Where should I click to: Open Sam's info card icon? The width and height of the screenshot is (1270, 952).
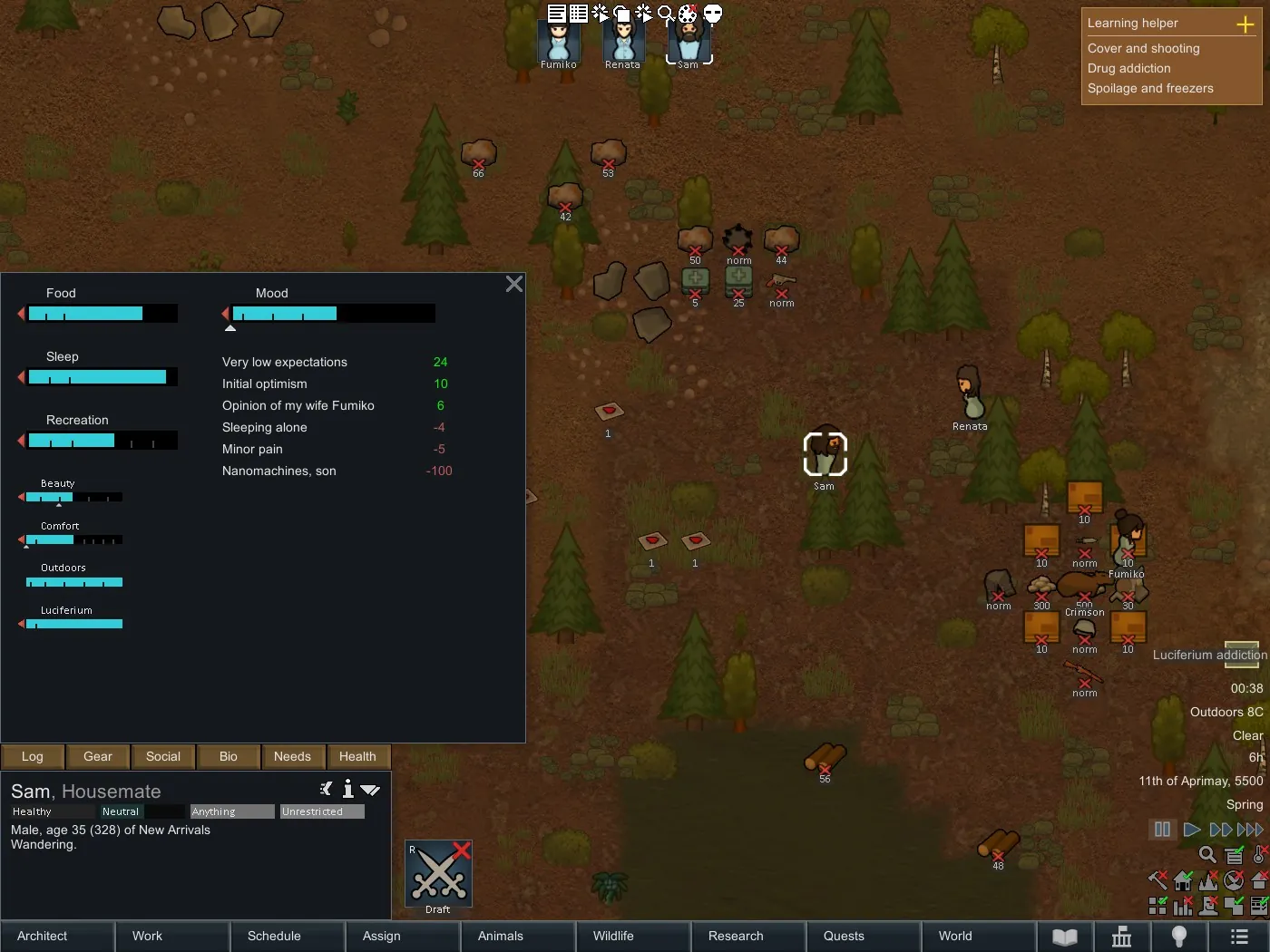pyautogui.click(x=347, y=790)
